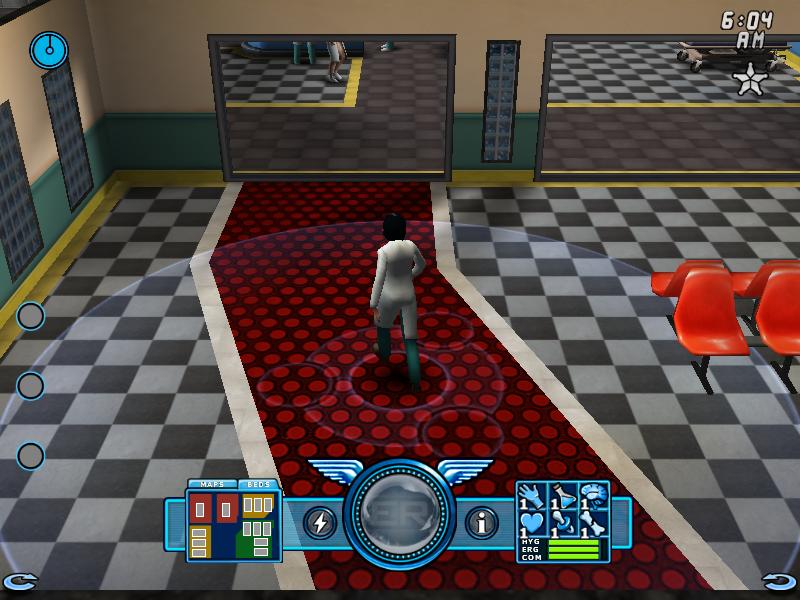Open the info button
Viewport: 800px width, 600px height.
482,522
